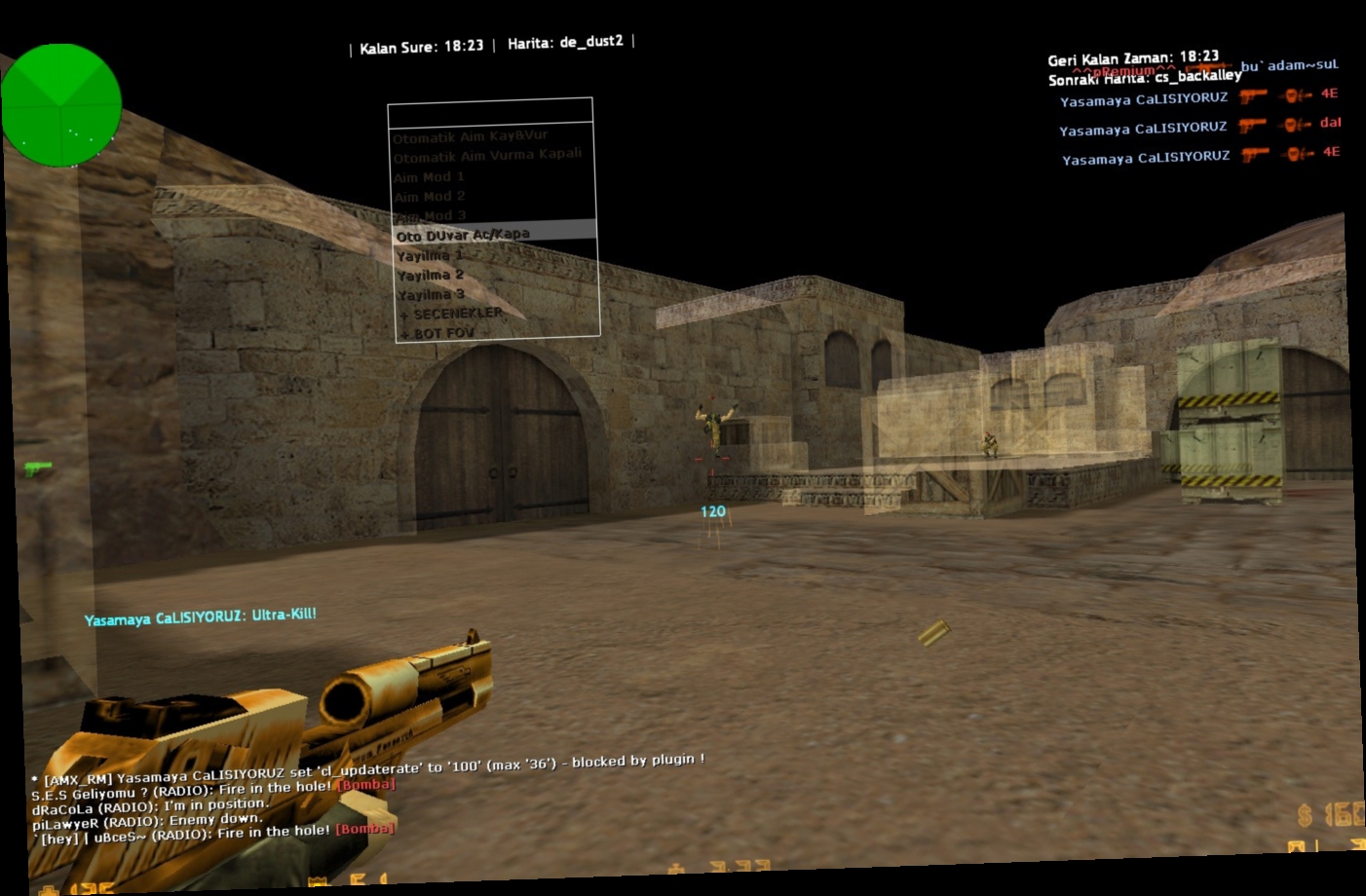Image resolution: width=1366 pixels, height=896 pixels.
Task: Toggle Oto DUvar Ac/Kapa in the menu
Action: (x=461, y=234)
